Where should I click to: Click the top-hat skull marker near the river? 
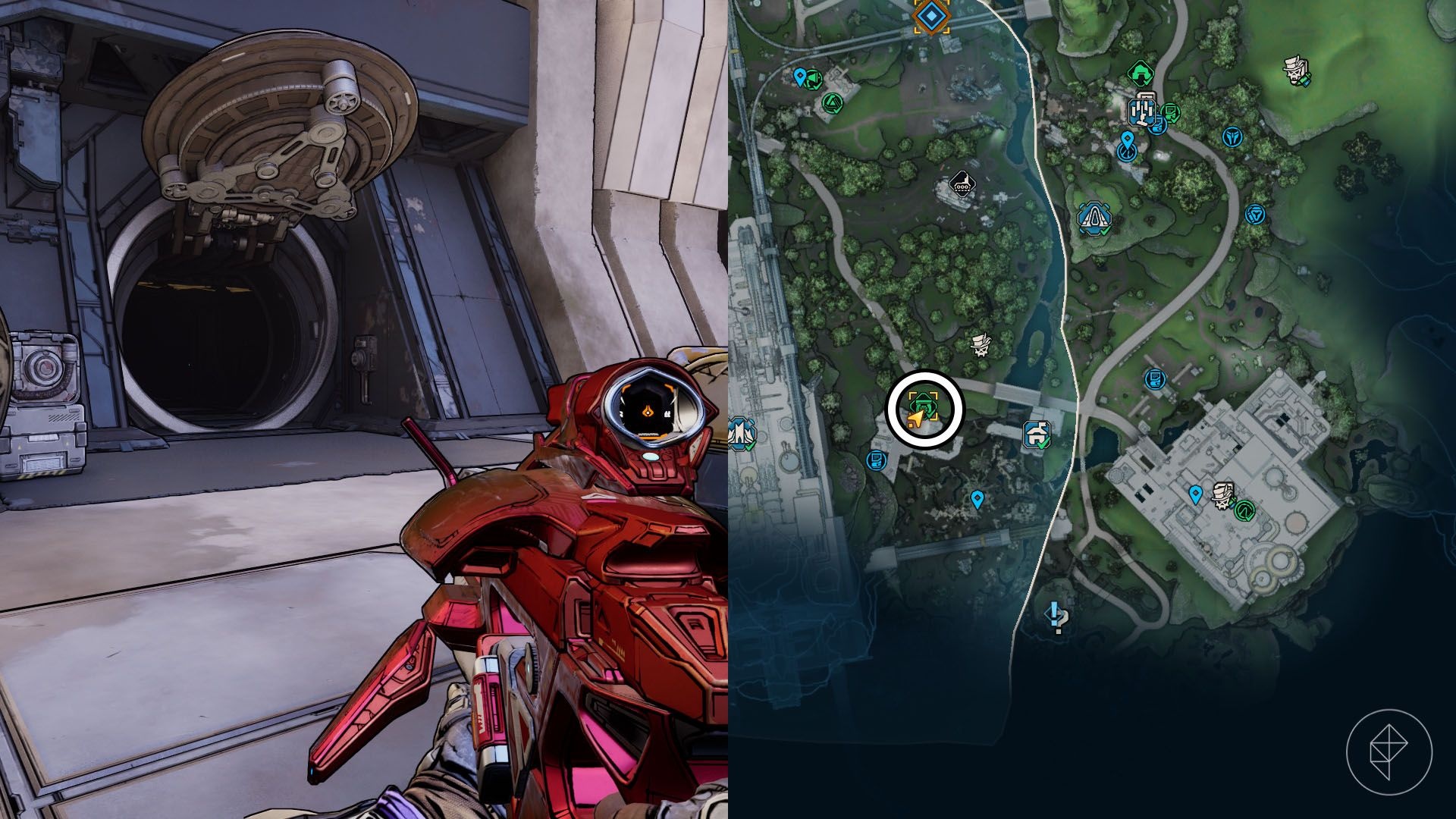click(982, 347)
